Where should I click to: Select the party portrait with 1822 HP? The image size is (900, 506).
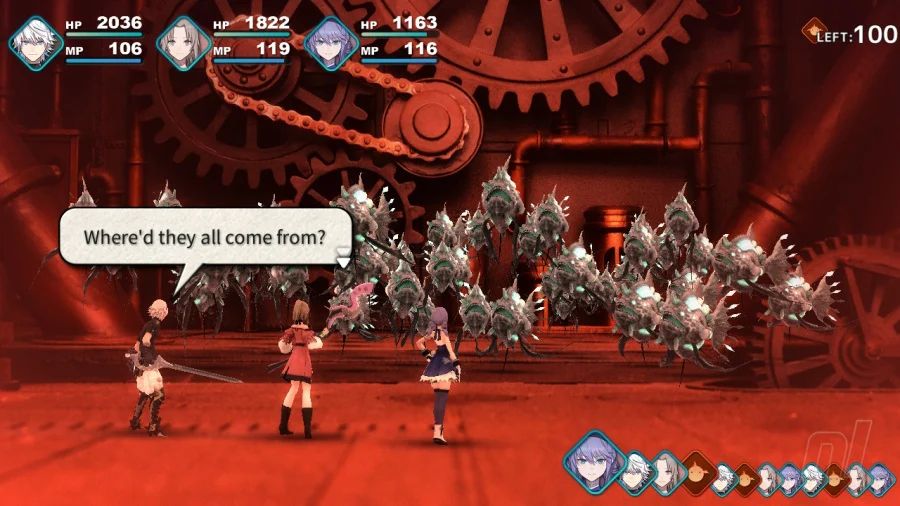(x=185, y=42)
